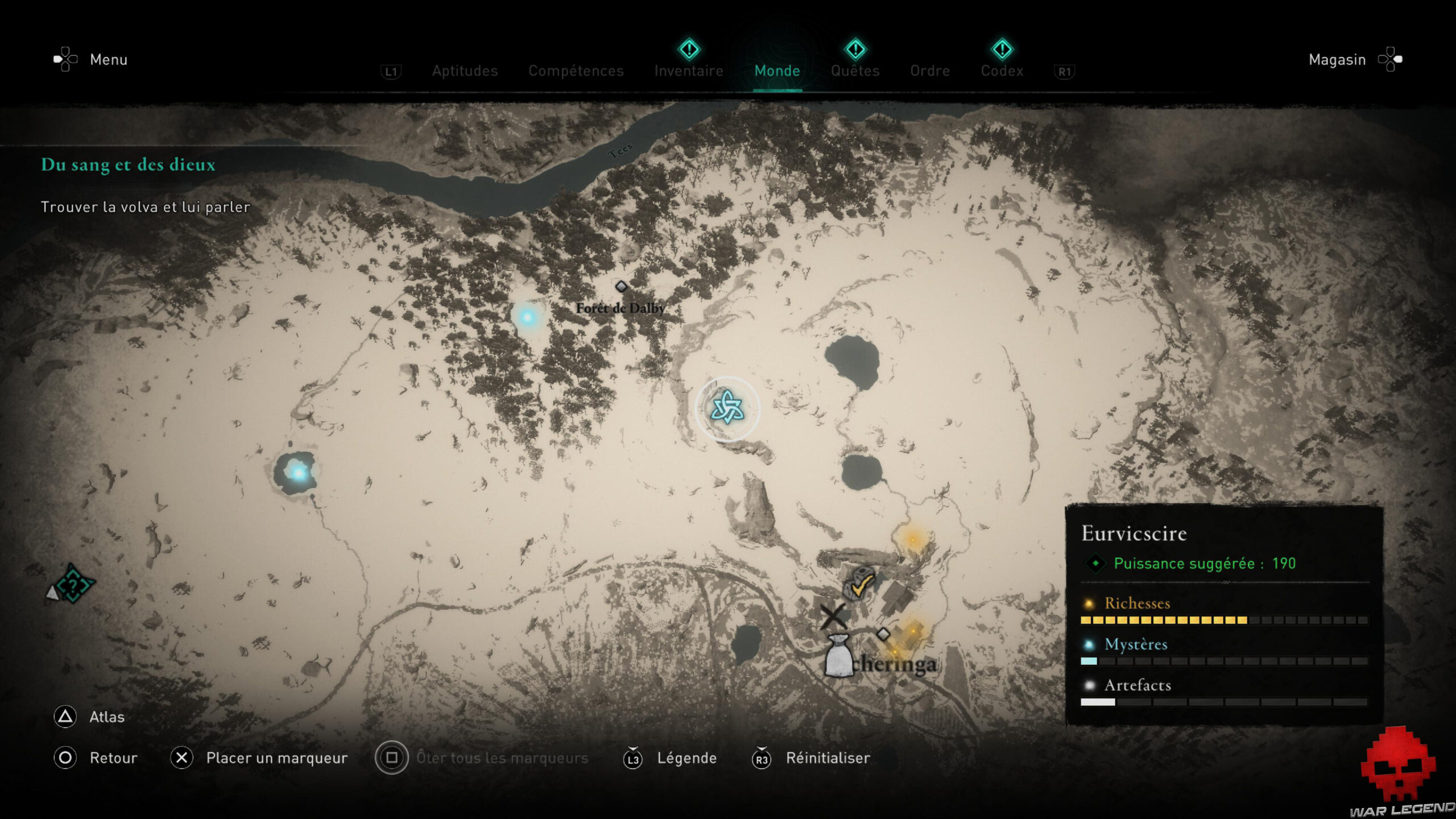Open the Inventaire tab
The width and height of the screenshot is (1456, 819).
tap(688, 71)
